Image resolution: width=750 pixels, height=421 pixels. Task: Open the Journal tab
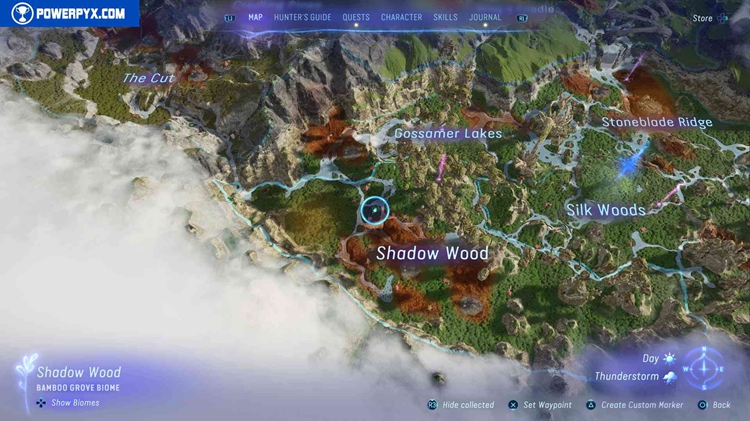click(x=486, y=17)
